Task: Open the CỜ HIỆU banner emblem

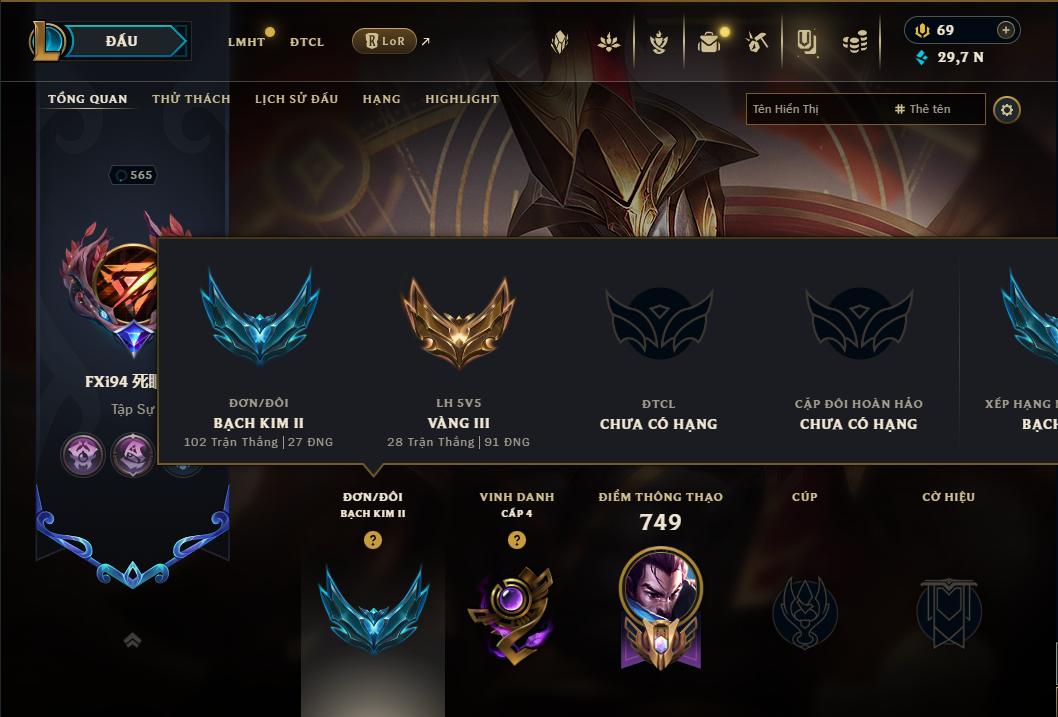Action: point(949,612)
